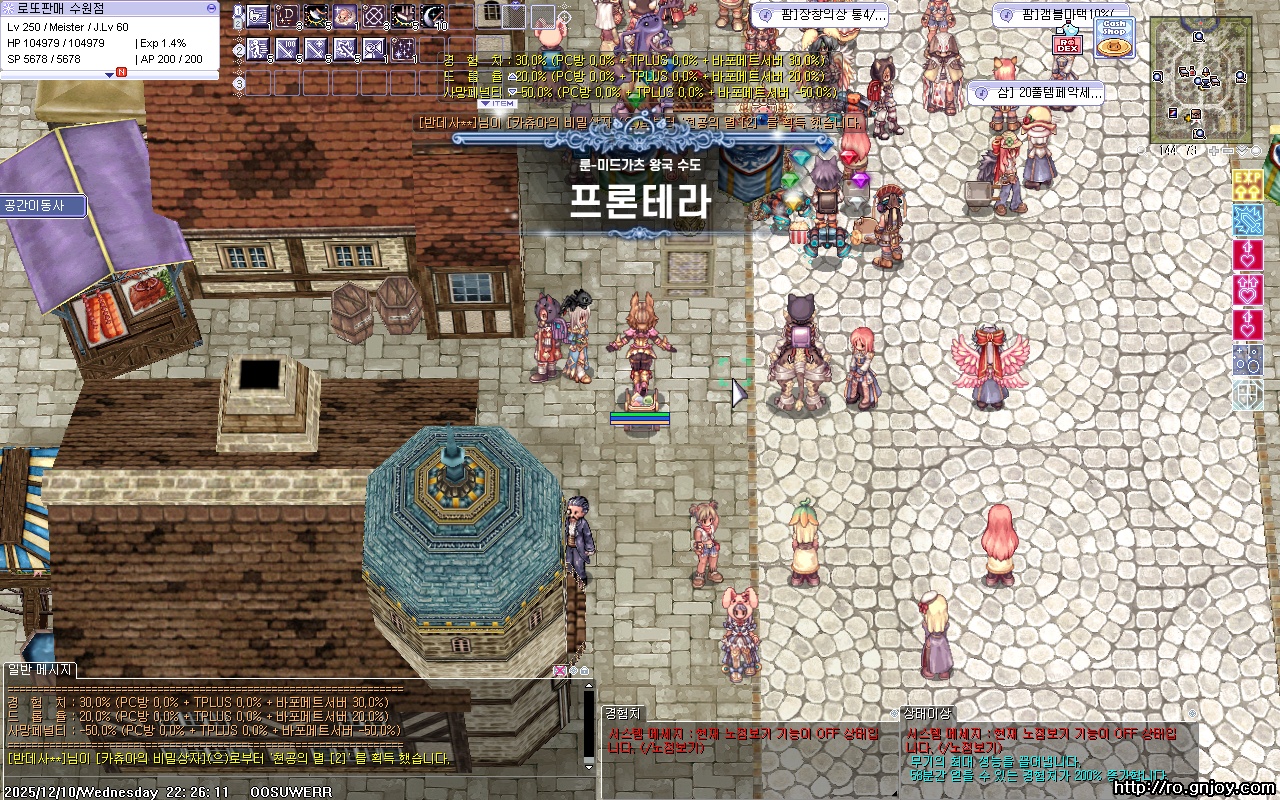Screen dimensions: 1280x800
Task: Click the double-chevron arrows under the minimap
Action: click(x=1242, y=150)
